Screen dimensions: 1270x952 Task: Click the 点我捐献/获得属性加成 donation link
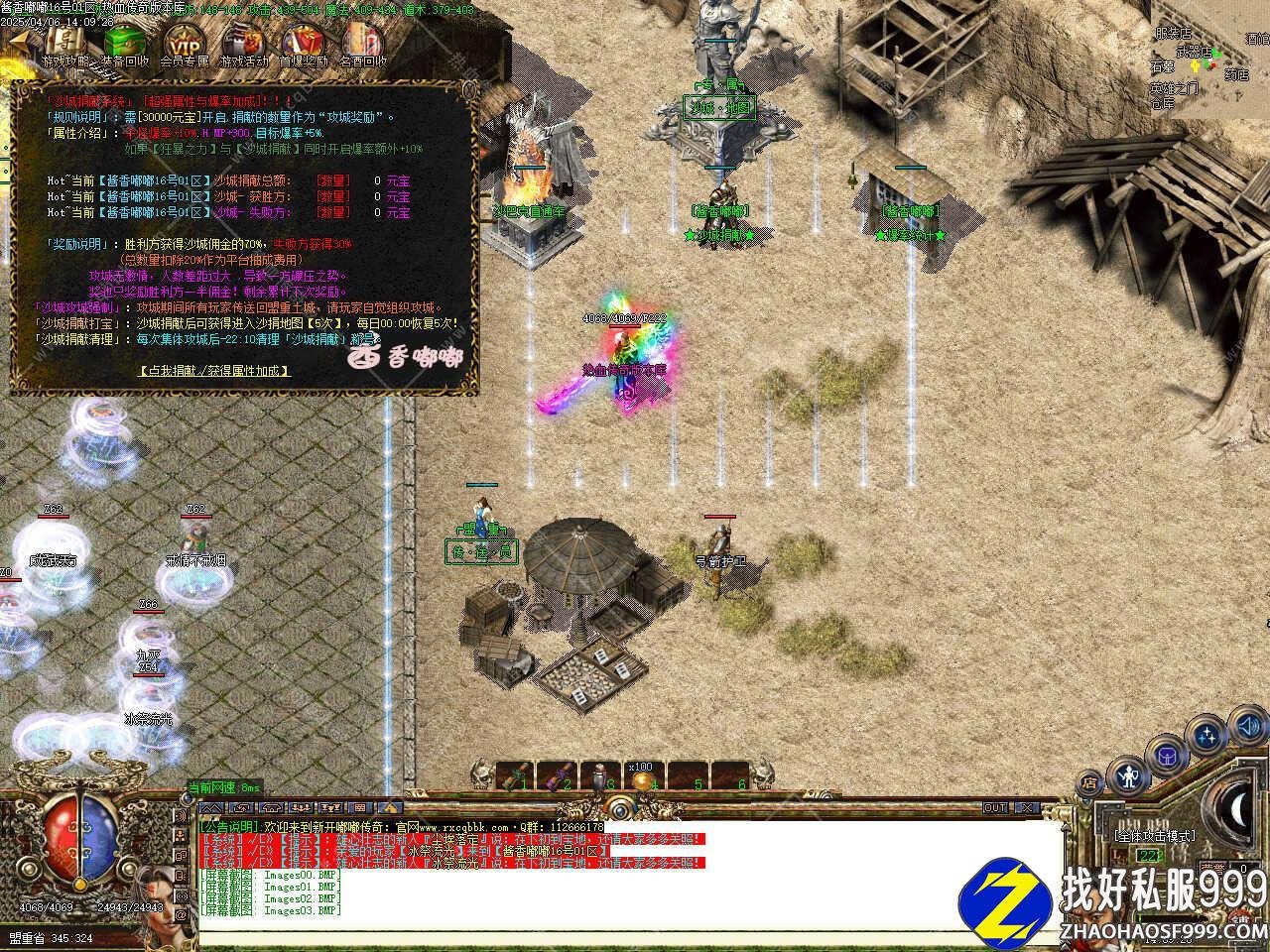click(x=214, y=370)
